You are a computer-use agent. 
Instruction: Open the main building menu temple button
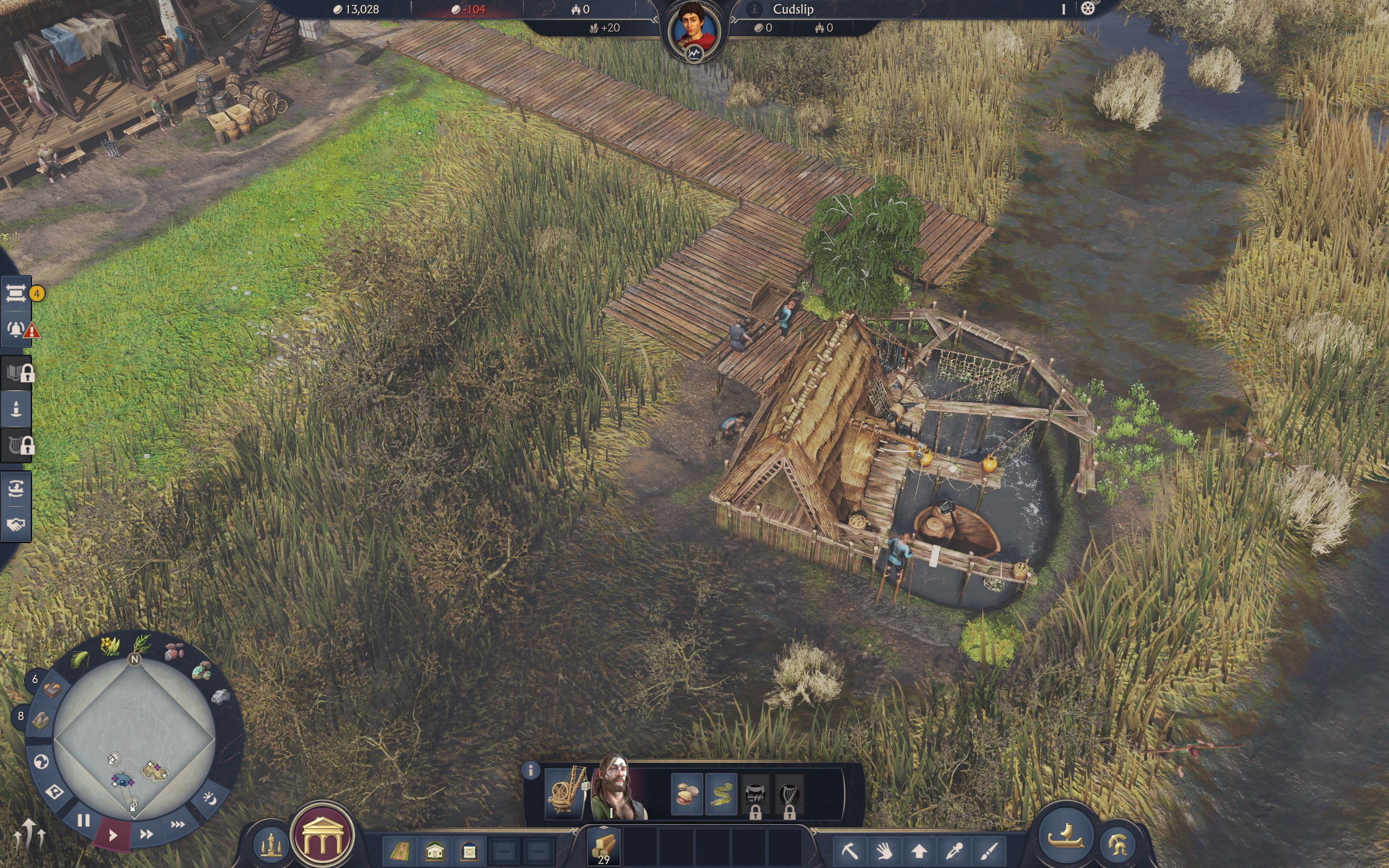323,834
